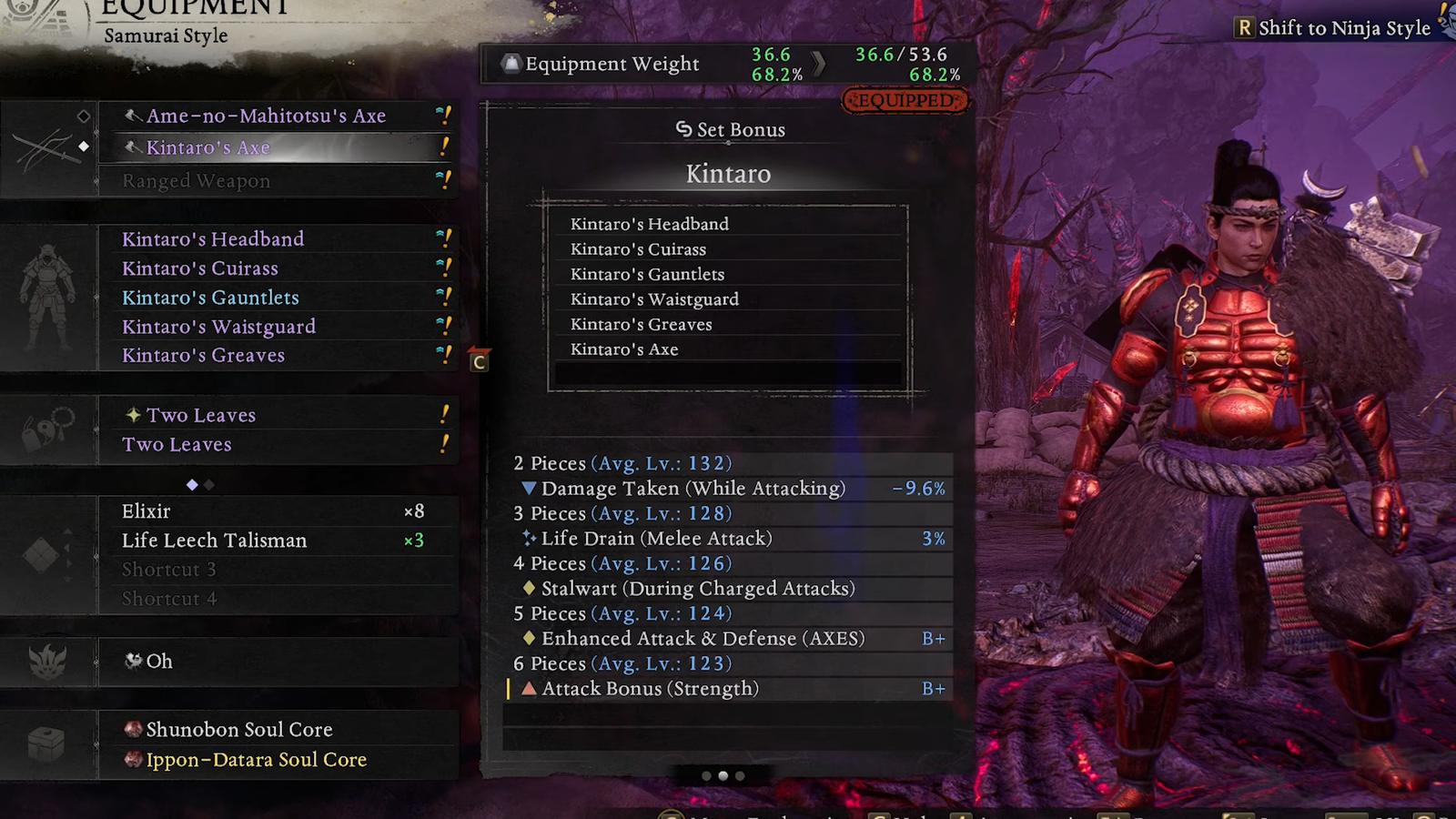Open the empty Shortcut 4 slot
Image resolution: width=1456 pixels, height=819 pixels.
pos(273,599)
